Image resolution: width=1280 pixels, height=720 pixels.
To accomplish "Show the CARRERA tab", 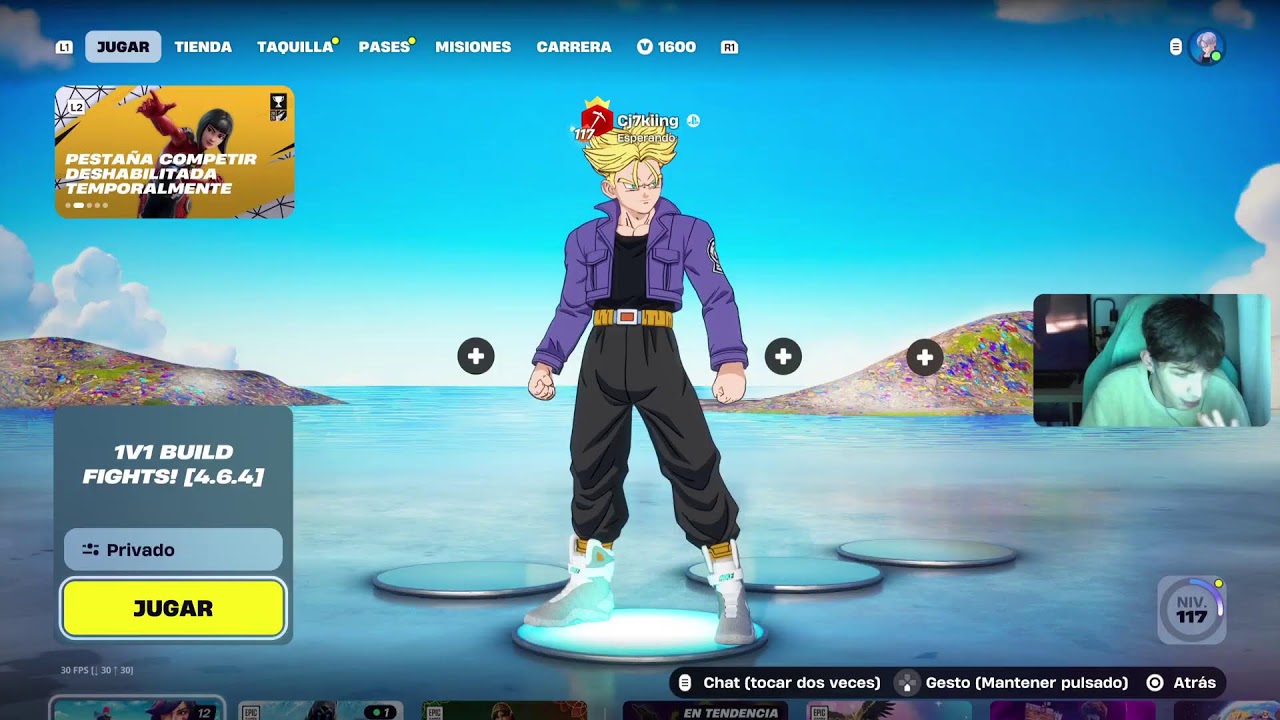I will coord(574,47).
